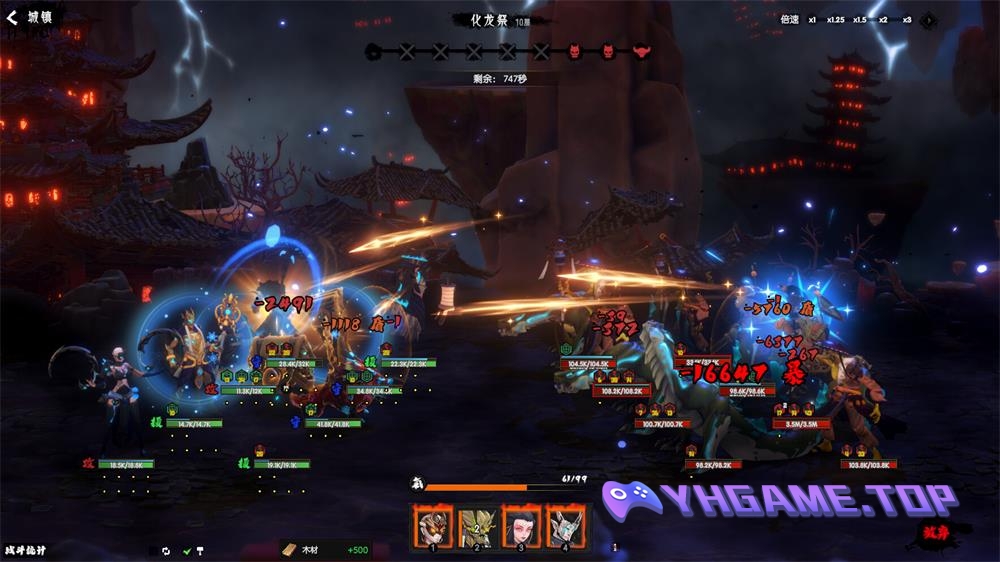Image resolution: width=1000 pixels, height=562 pixels.
Task: Go back to town with 城镇 button
Action: point(28,17)
